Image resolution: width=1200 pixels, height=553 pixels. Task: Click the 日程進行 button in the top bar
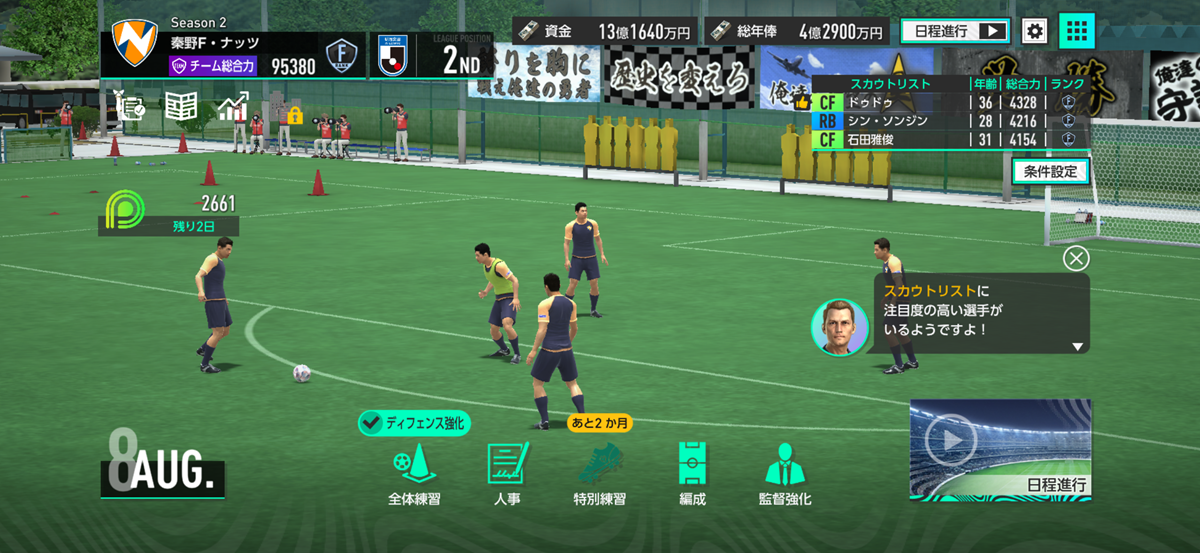pyautogui.click(x=954, y=31)
